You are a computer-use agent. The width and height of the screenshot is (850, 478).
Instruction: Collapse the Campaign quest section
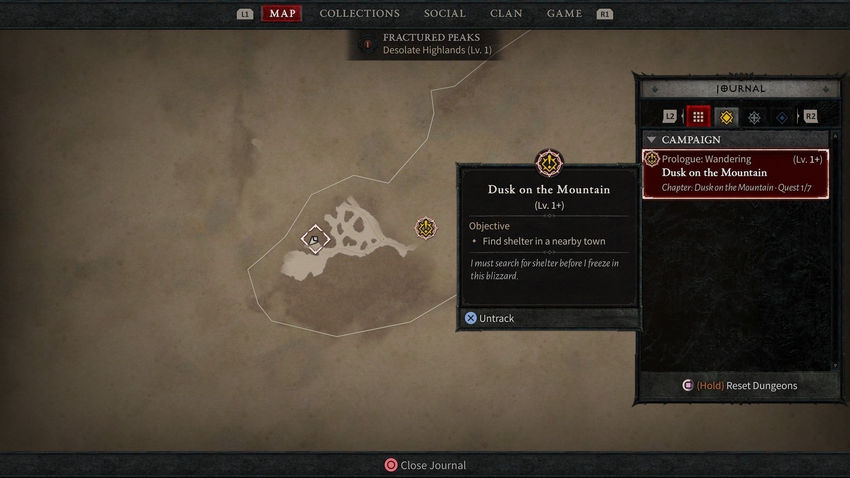[x=653, y=140]
